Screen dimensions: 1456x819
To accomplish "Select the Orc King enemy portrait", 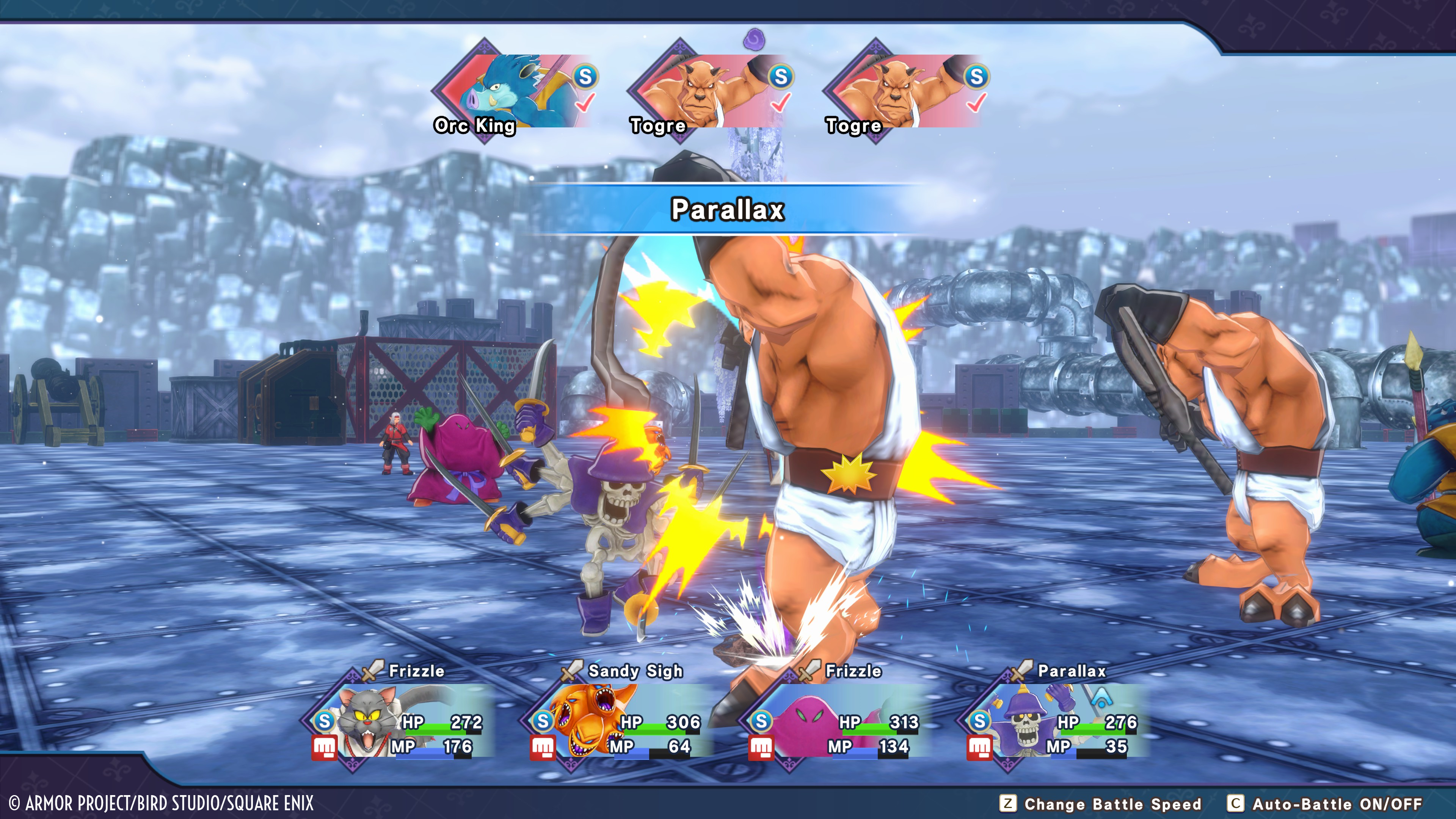I will (511, 92).
